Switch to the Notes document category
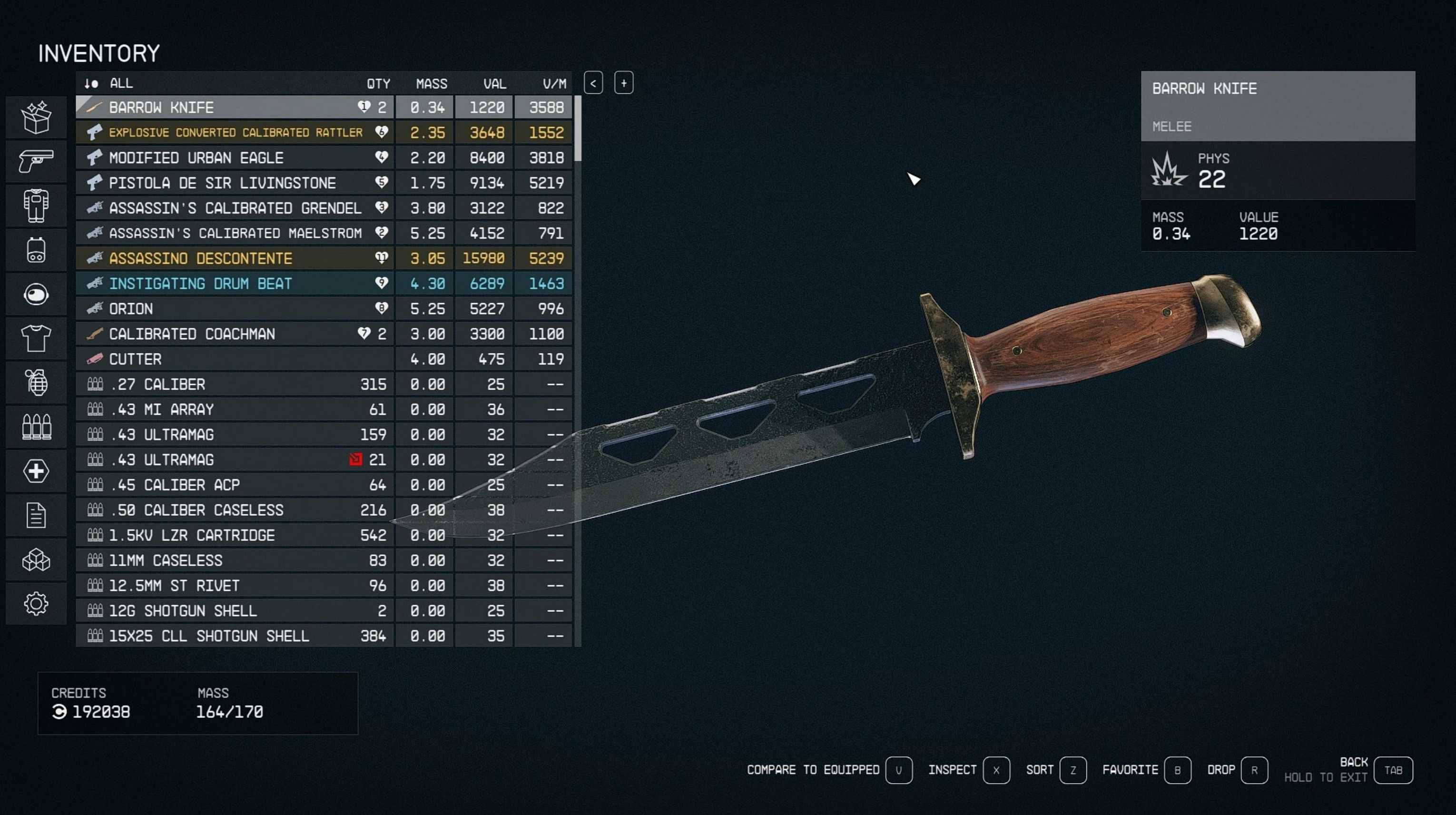1456x815 pixels. click(x=36, y=515)
